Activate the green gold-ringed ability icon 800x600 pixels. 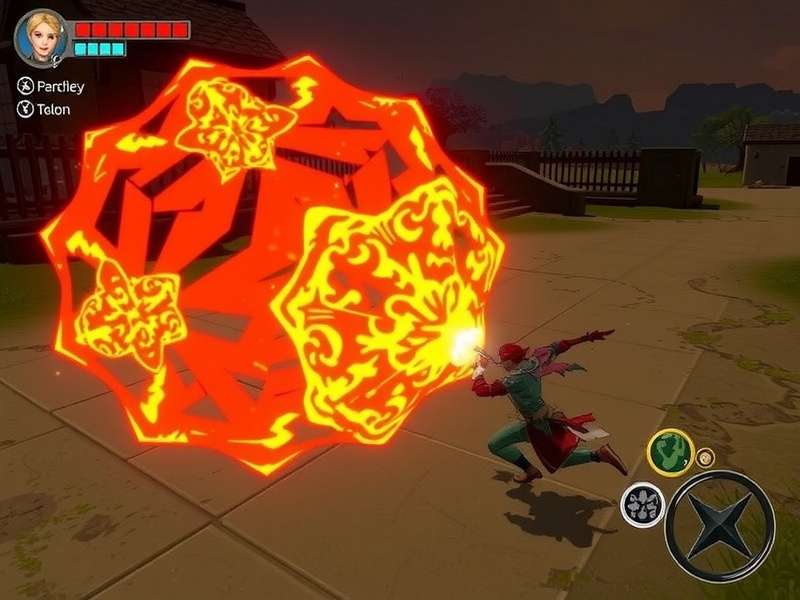(670, 452)
